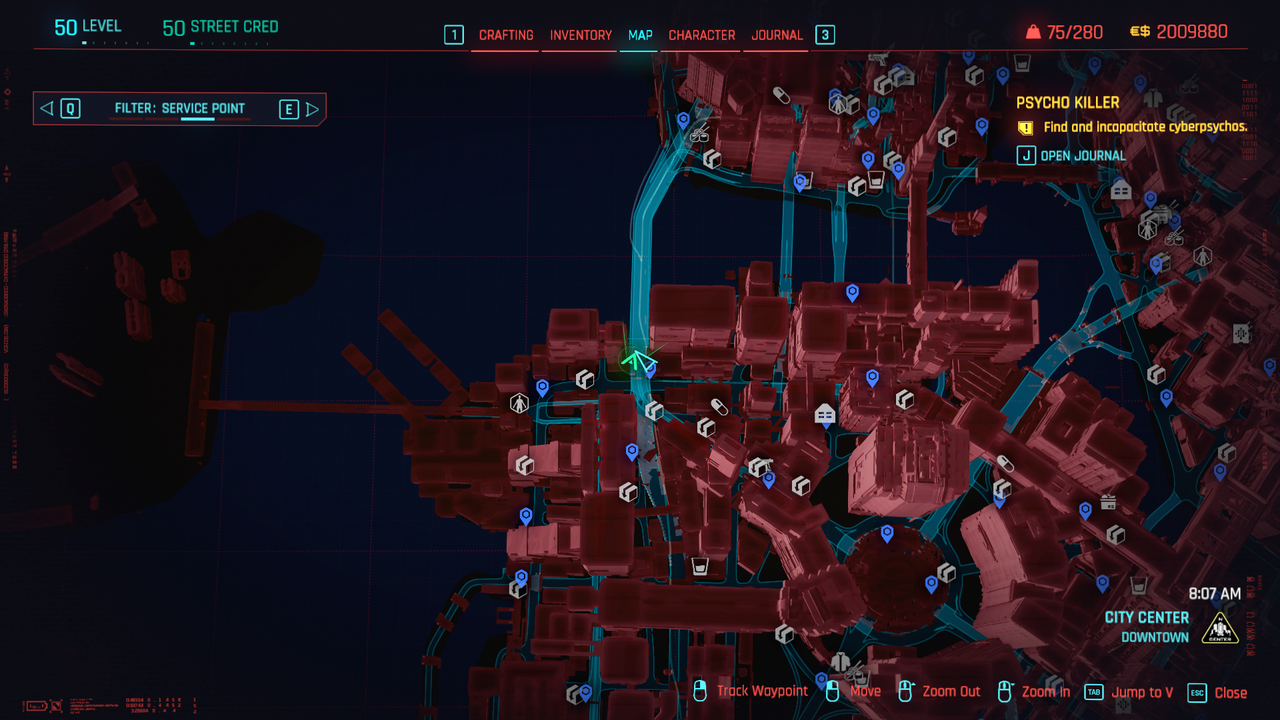The width and height of the screenshot is (1280, 720).
Task: Go to the Journal tab
Action: [x=777, y=35]
